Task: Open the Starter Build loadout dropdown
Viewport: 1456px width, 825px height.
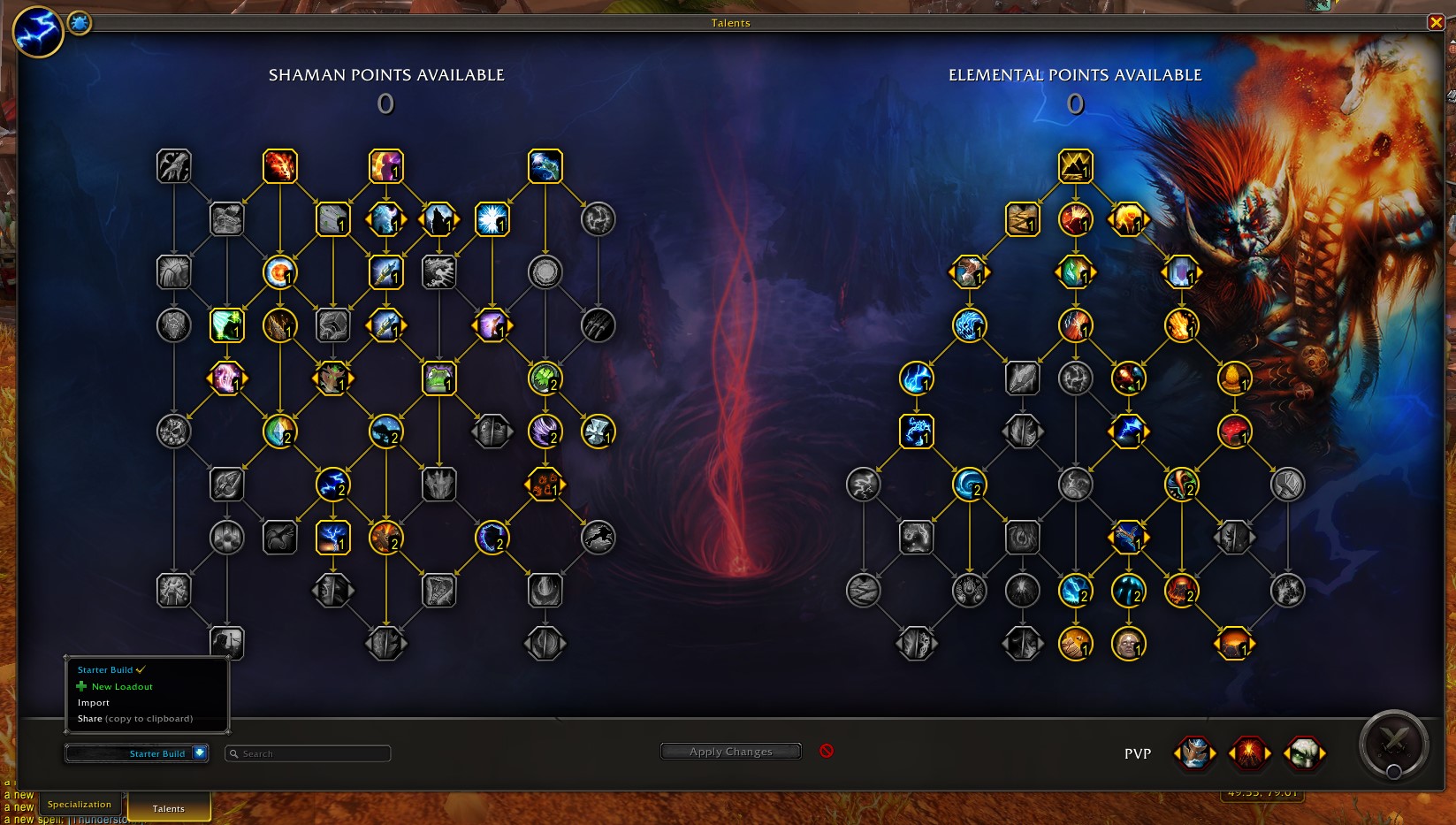Action: [136, 753]
